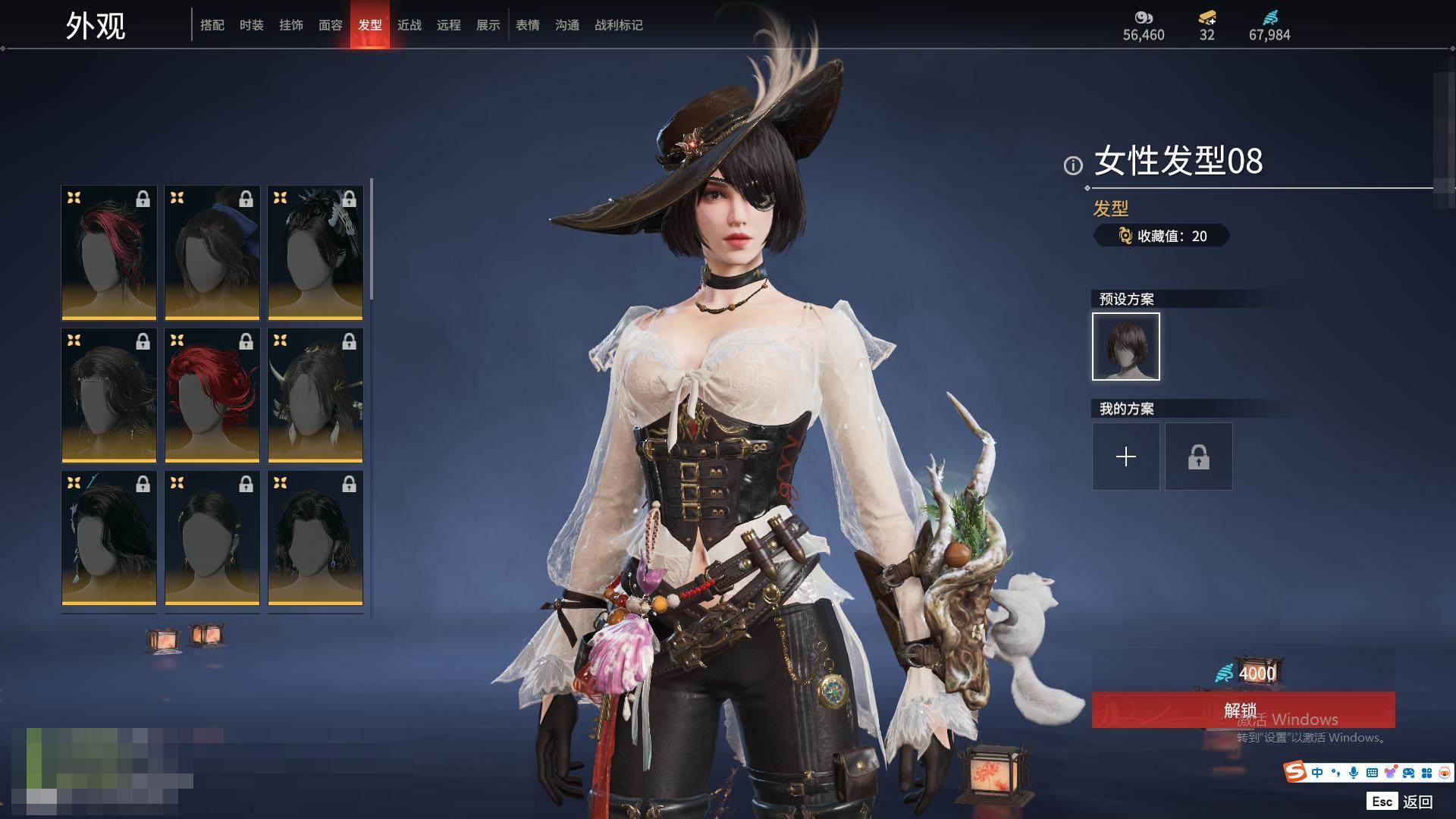Screen dimensions: 1456x819
Task: Open the info icon beside 女性发型08
Action: (1073, 165)
